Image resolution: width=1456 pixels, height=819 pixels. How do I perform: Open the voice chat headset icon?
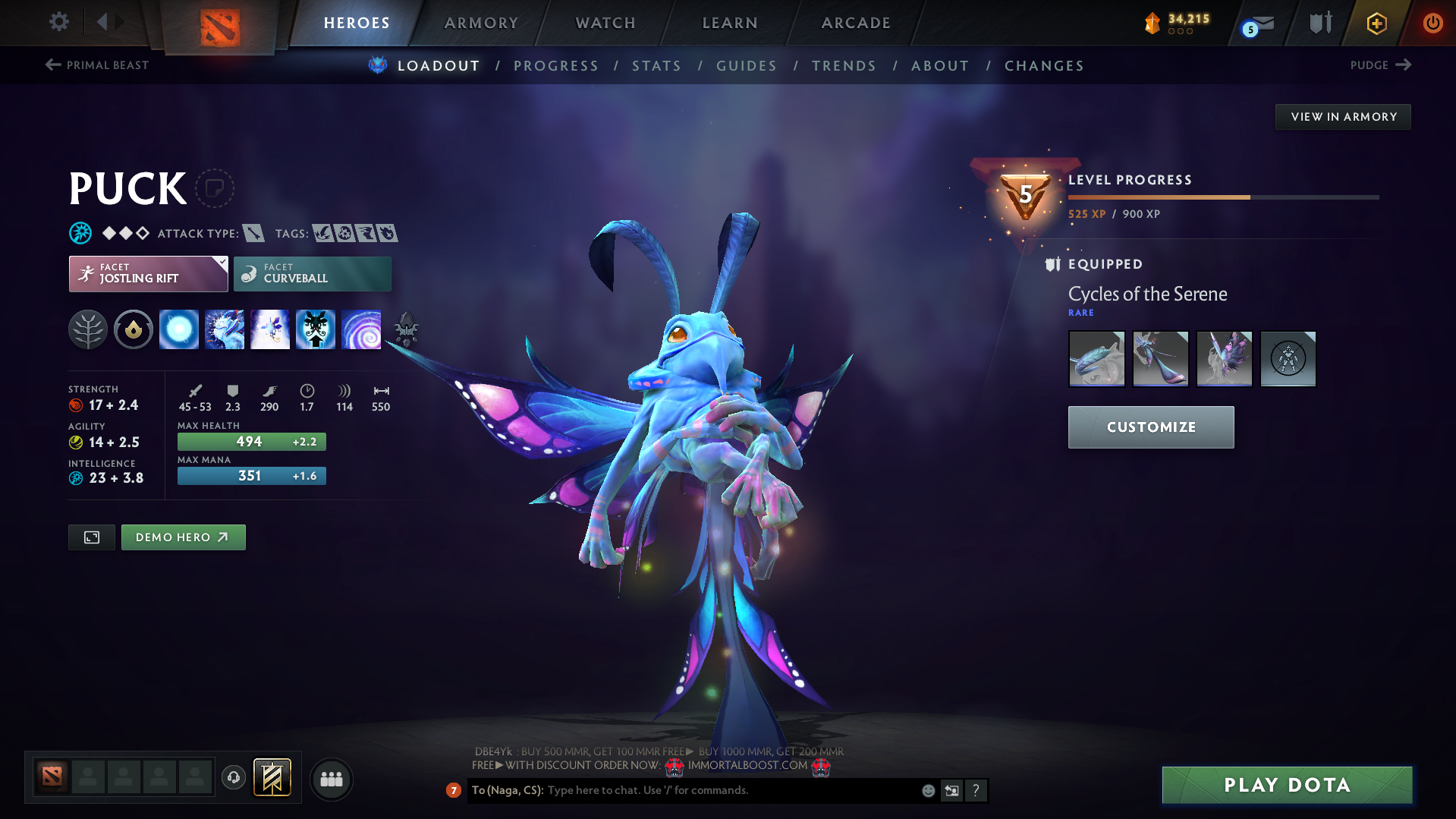[233, 777]
